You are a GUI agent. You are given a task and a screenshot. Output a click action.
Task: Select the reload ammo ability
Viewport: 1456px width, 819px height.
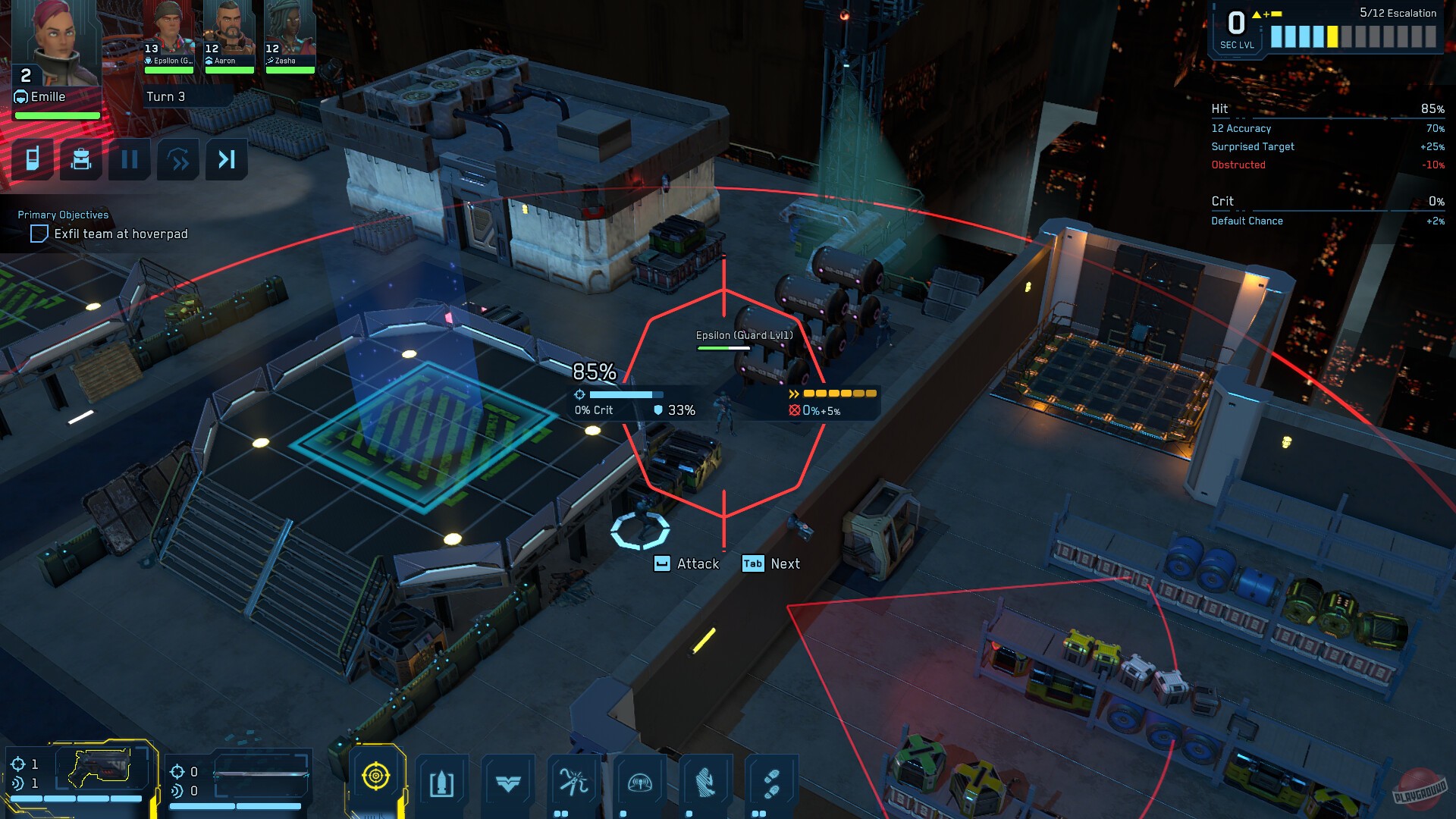click(x=444, y=785)
